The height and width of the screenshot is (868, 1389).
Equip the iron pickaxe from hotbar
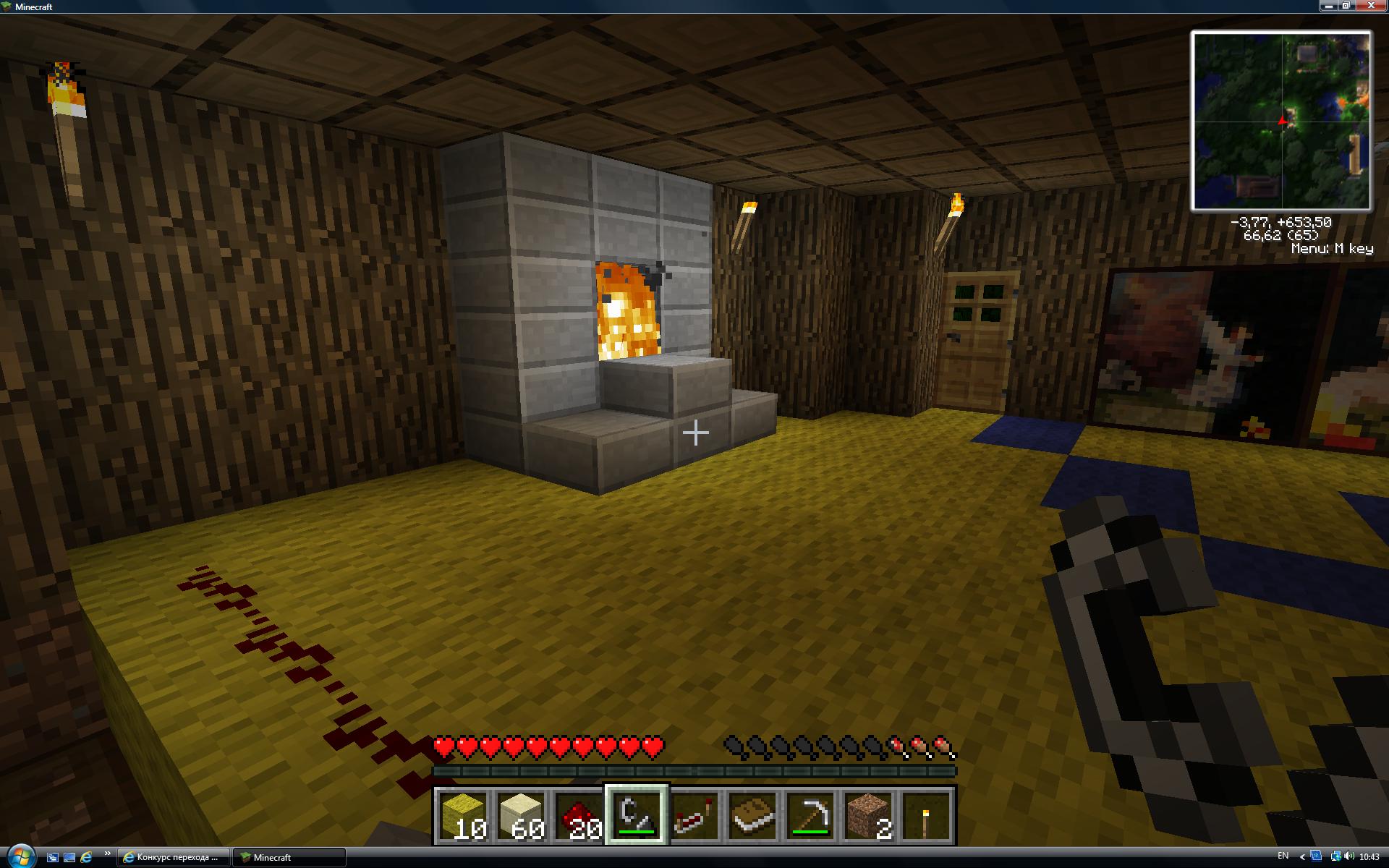810,815
